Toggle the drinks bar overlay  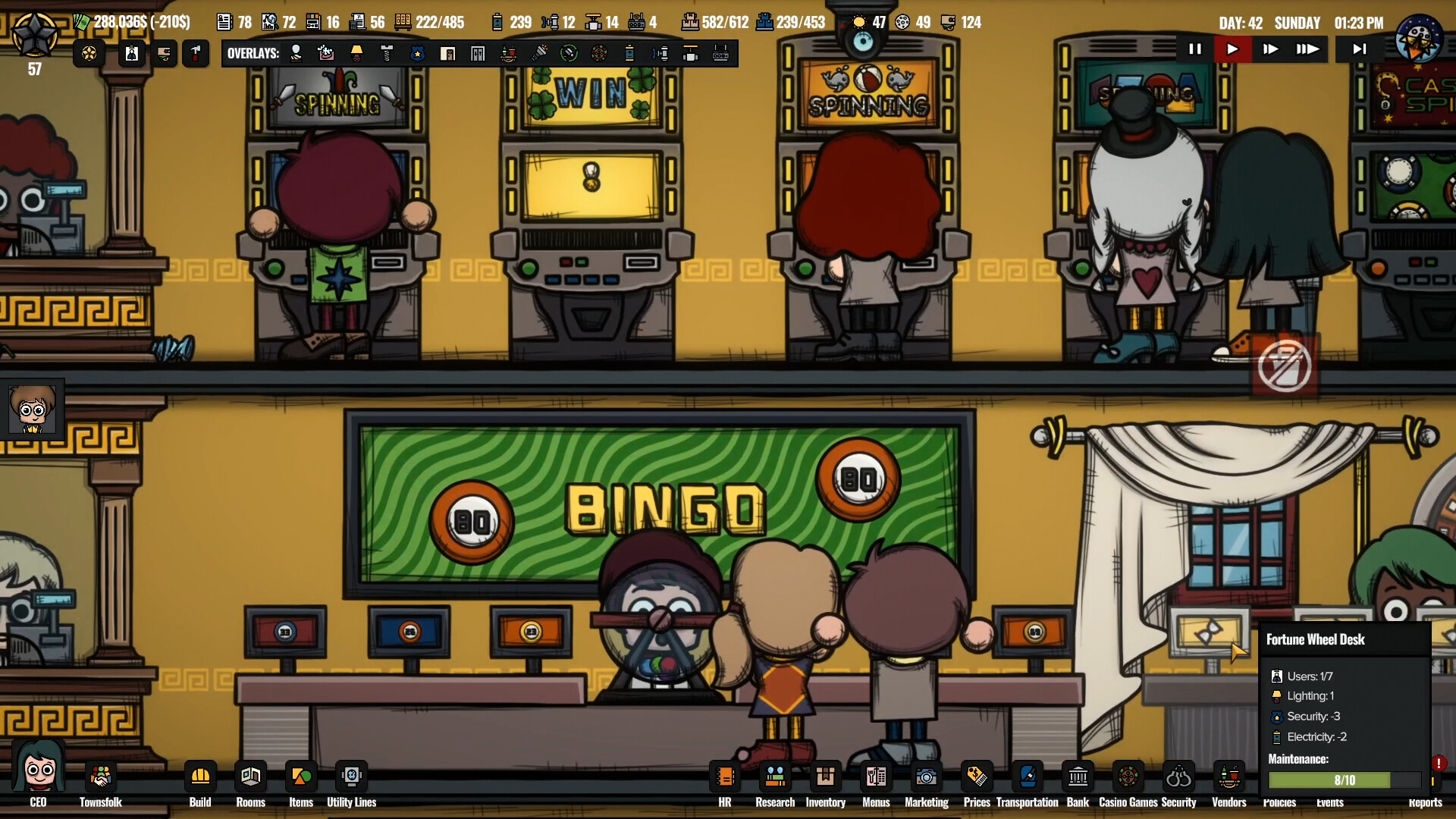[x=509, y=53]
